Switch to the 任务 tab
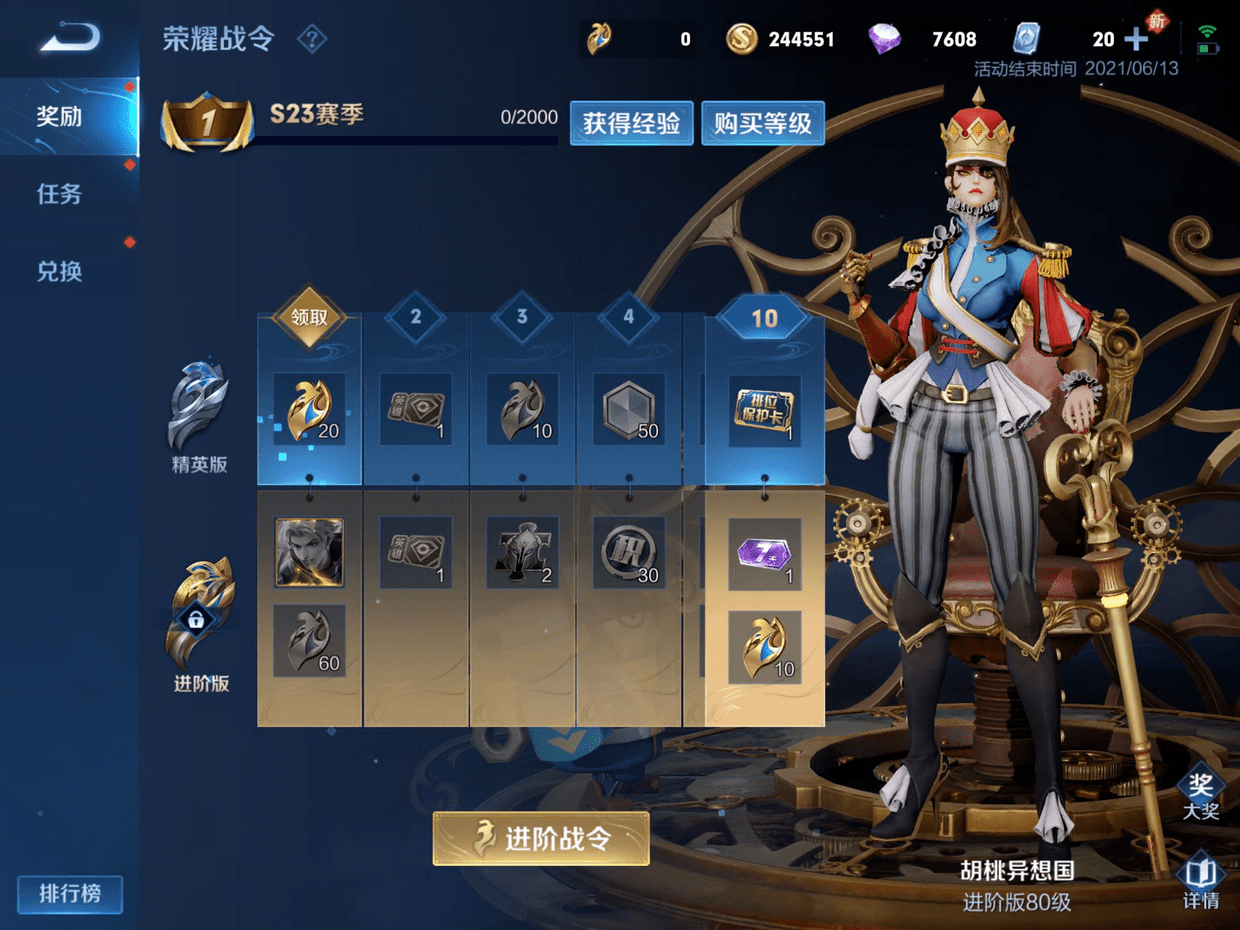The height and width of the screenshot is (930, 1240). coord(60,194)
